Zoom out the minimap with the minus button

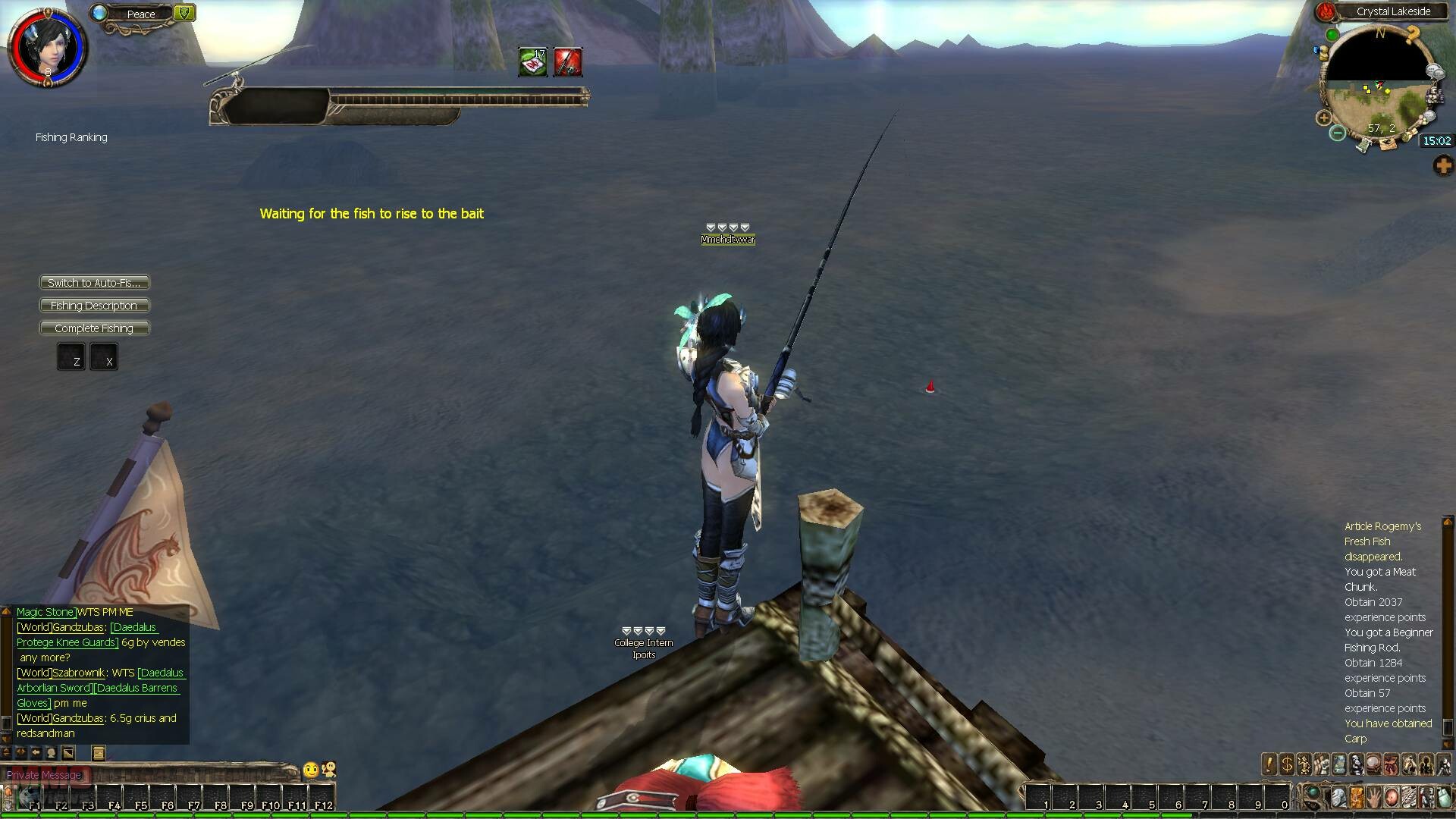1338,133
